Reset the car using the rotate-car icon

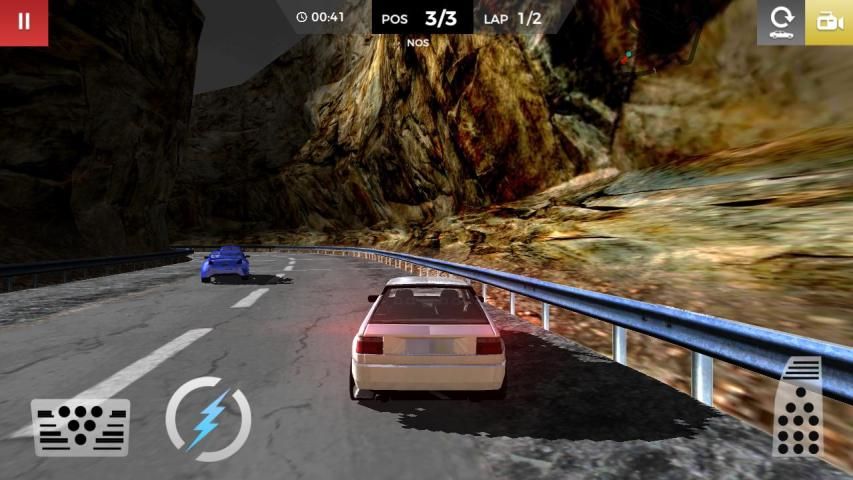click(780, 23)
